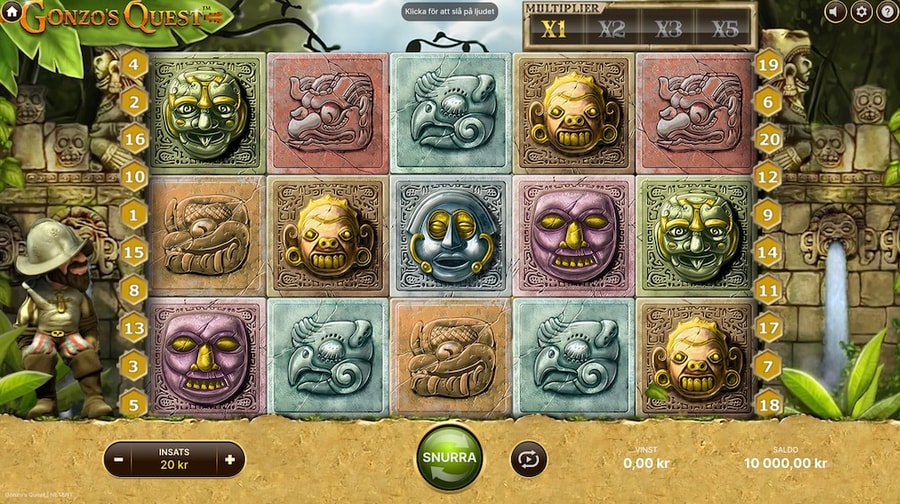Screen dimensions: 900x504
Task: Highlight payline number 5 marker
Action: (135, 403)
